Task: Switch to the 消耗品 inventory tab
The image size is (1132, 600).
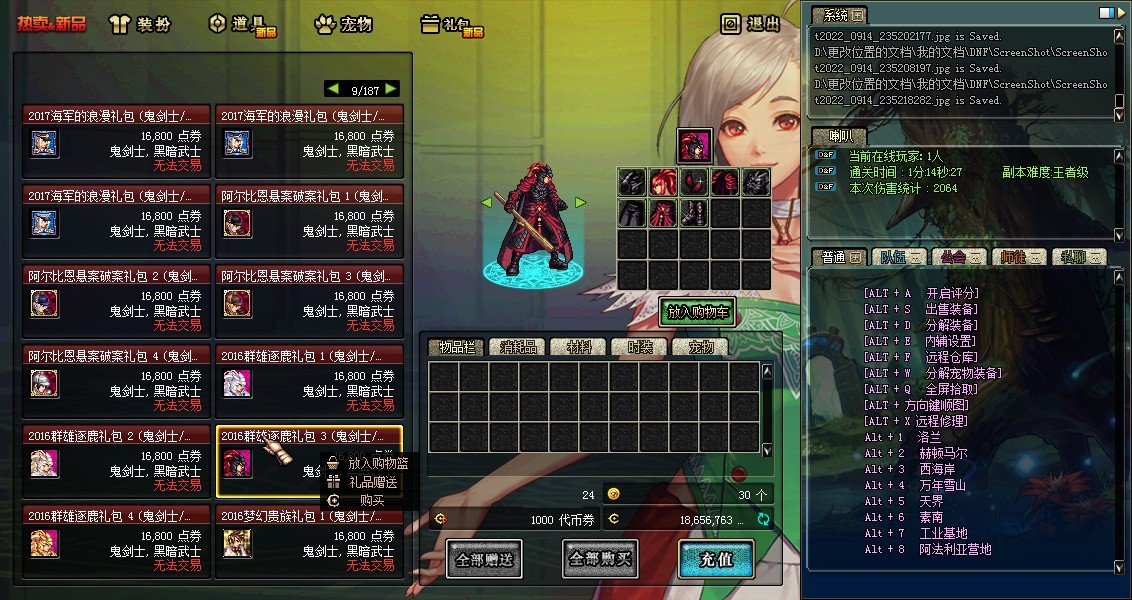Action: (x=518, y=347)
